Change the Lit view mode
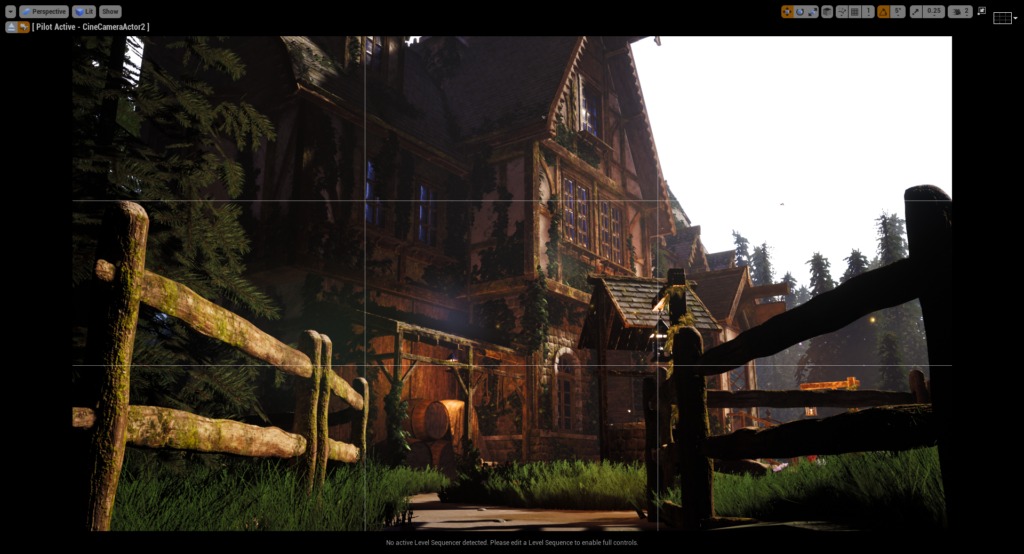The height and width of the screenshot is (554, 1024). point(84,12)
